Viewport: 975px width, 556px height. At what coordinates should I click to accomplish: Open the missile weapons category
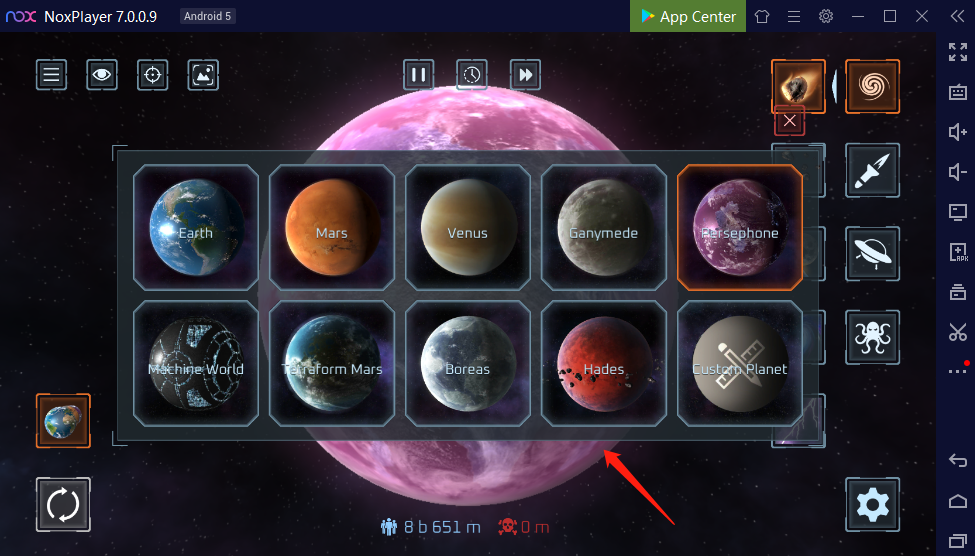coord(872,170)
